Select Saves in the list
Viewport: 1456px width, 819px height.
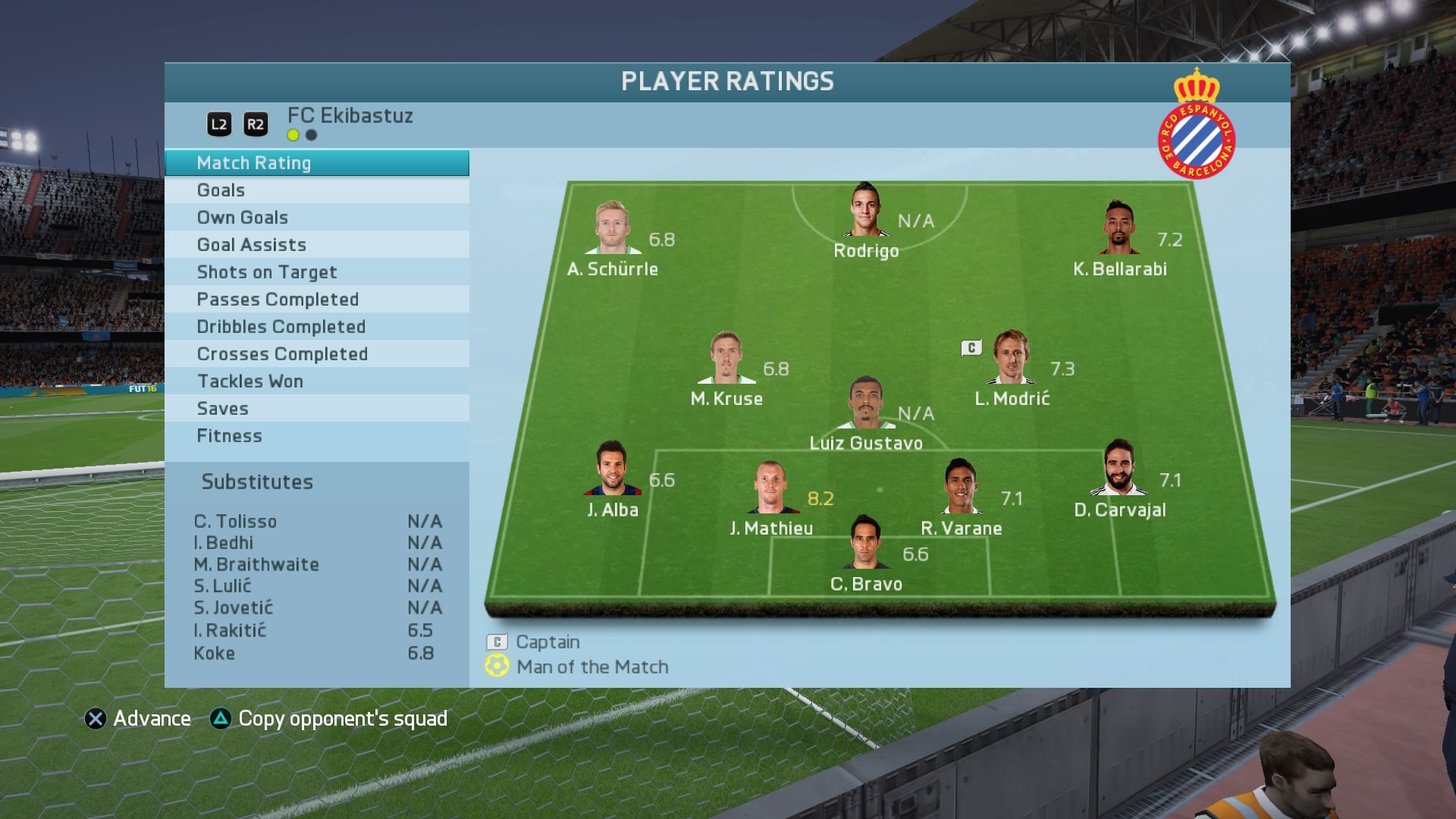pyautogui.click(x=316, y=409)
